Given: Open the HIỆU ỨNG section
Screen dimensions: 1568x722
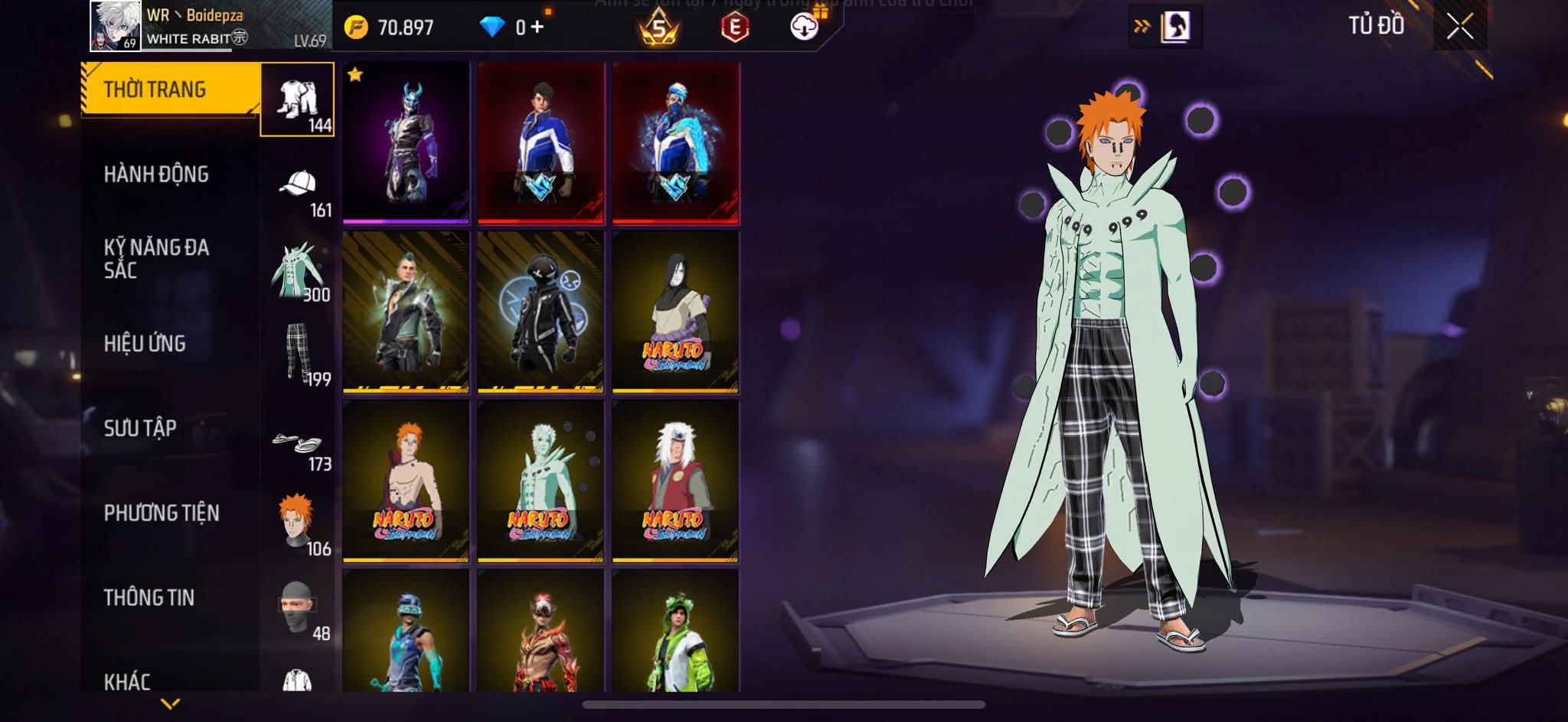Looking at the screenshot, I should point(145,343).
